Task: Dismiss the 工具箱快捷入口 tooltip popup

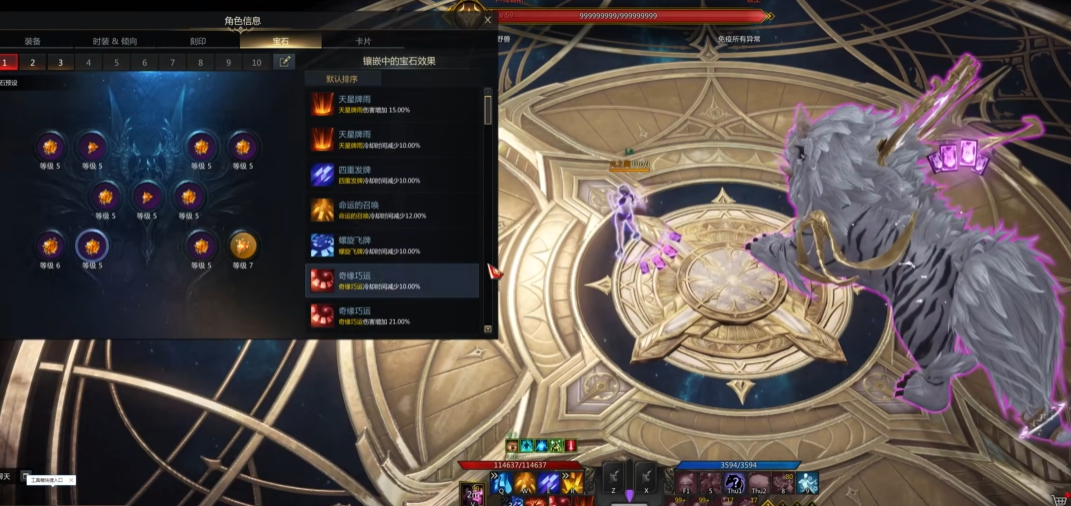Action: pos(71,481)
